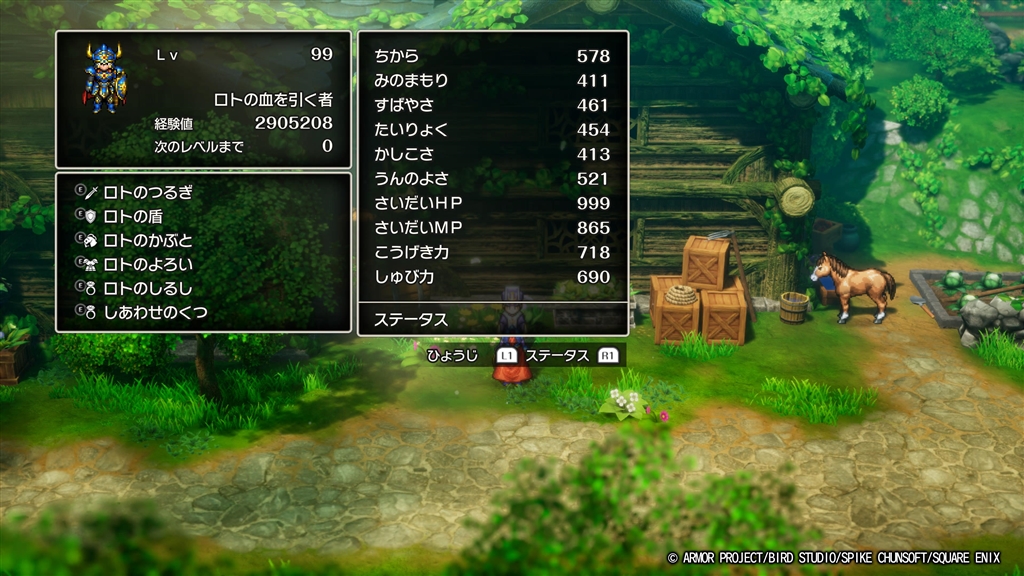Pick the ロトのよろい armor entry
Screen dimensions: 1024x576
tap(148, 265)
